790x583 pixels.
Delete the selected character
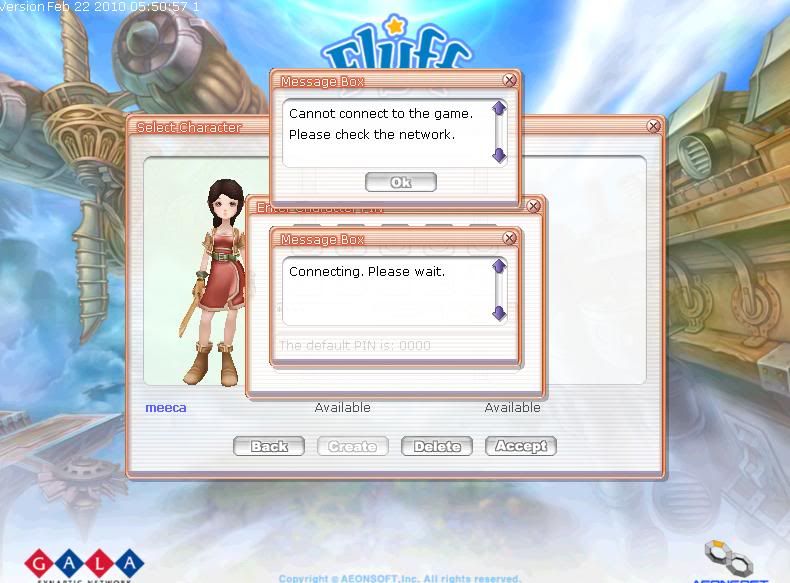click(x=437, y=446)
